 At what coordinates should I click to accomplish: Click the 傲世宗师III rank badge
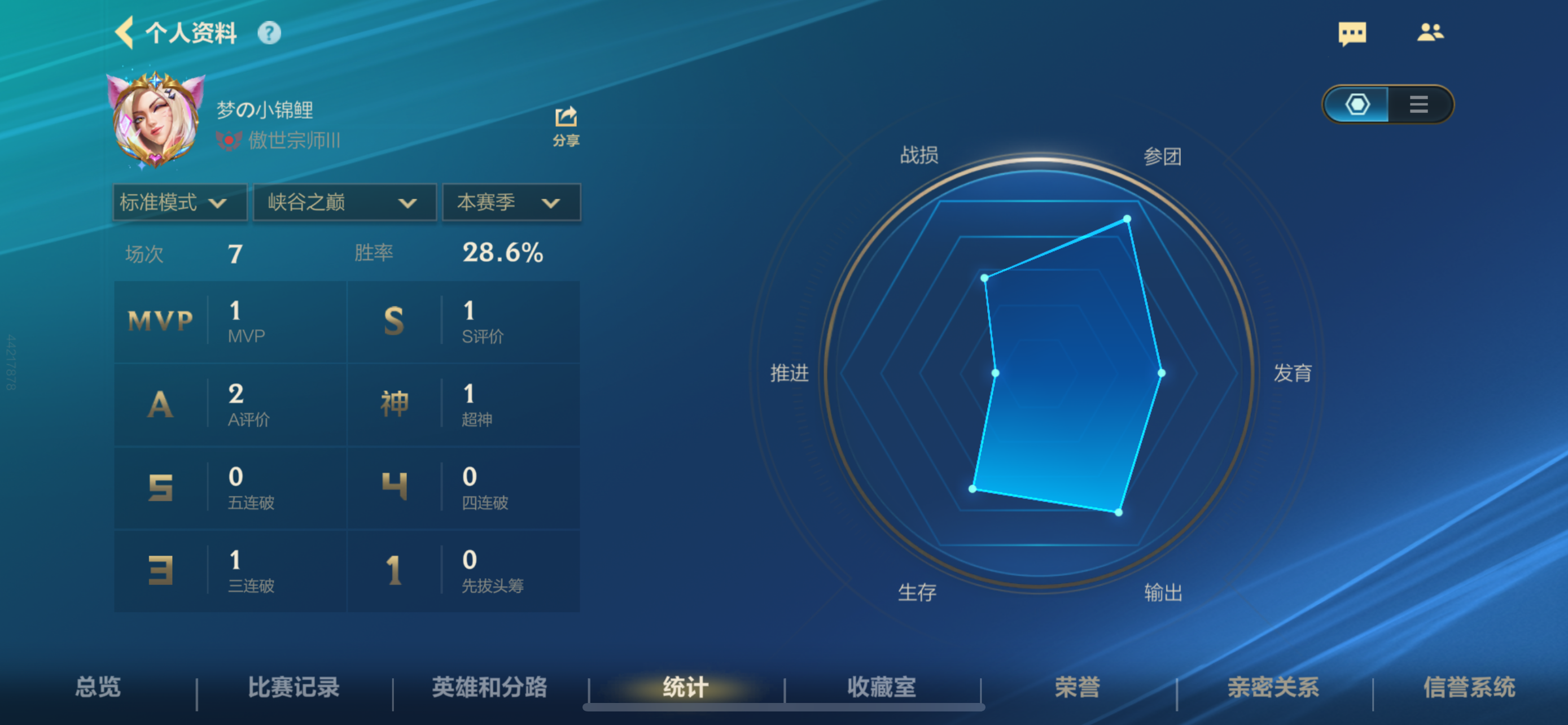280,139
